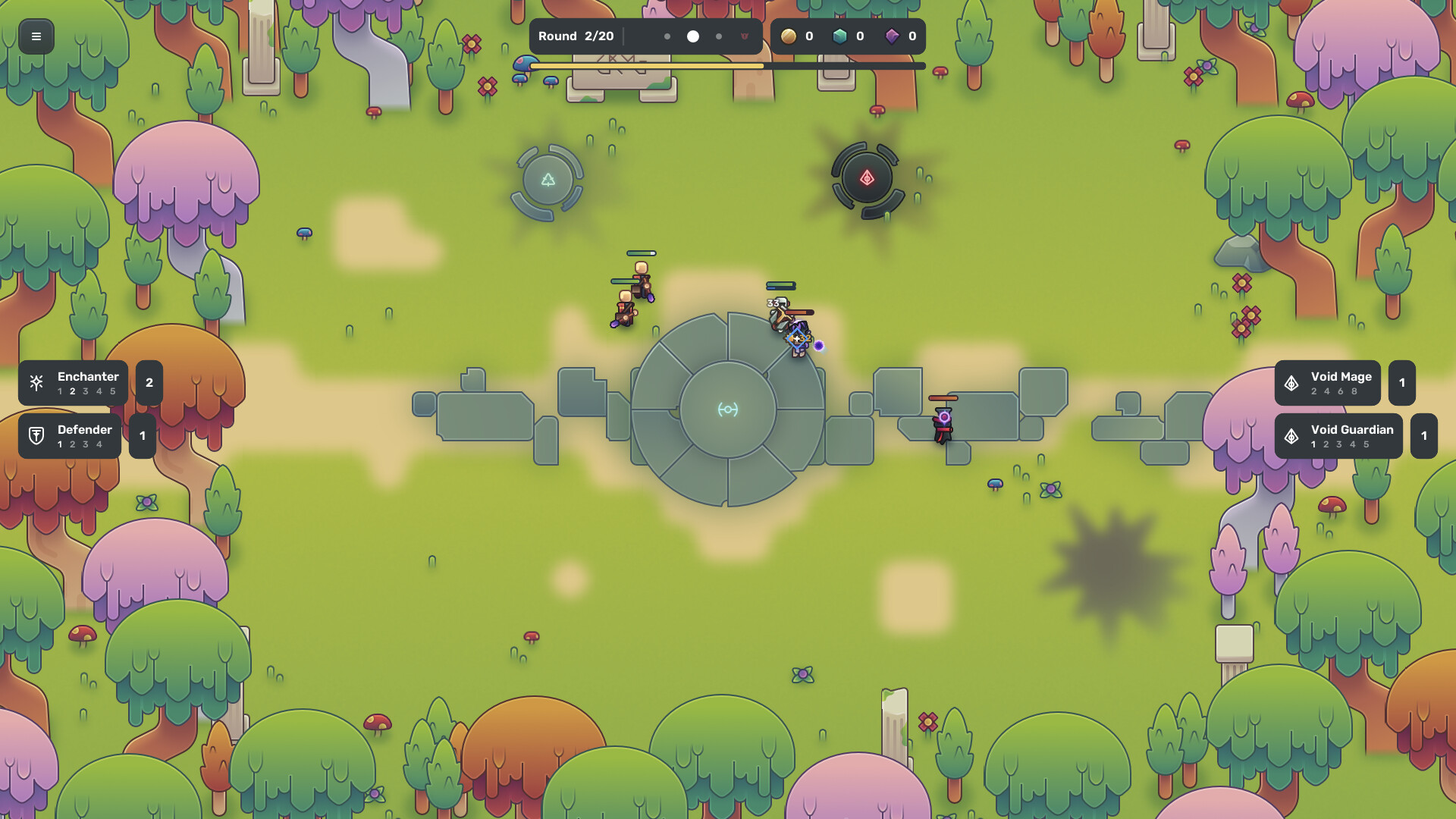Select the white filled round indicator dot
The image size is (1456, 819).
click(x=692, y=36)
